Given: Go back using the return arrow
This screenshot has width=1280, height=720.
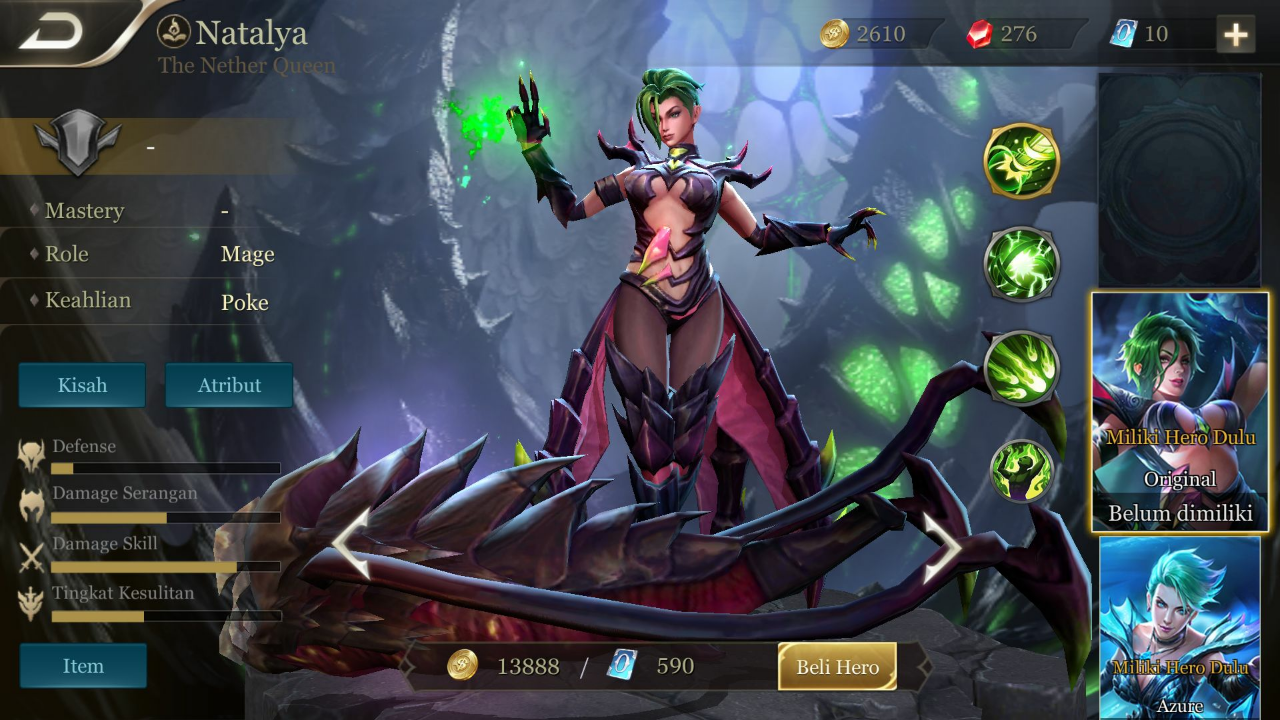Looking at the screenshot, I should coord(52,32).
